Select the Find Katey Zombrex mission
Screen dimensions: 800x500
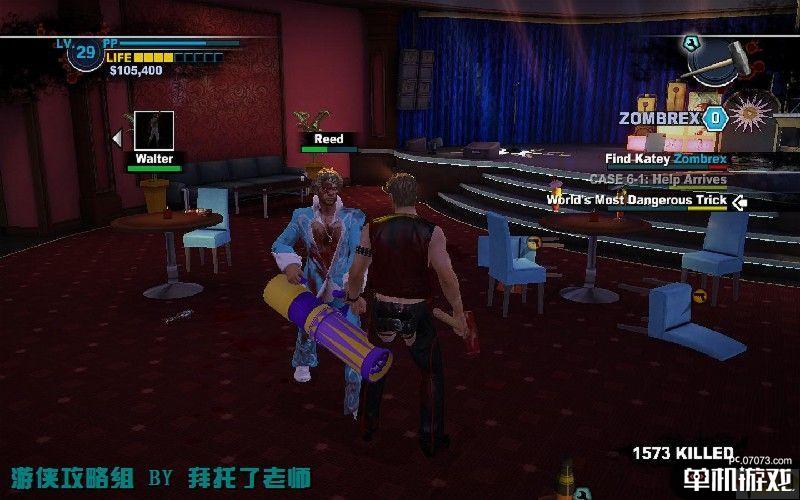666,158
